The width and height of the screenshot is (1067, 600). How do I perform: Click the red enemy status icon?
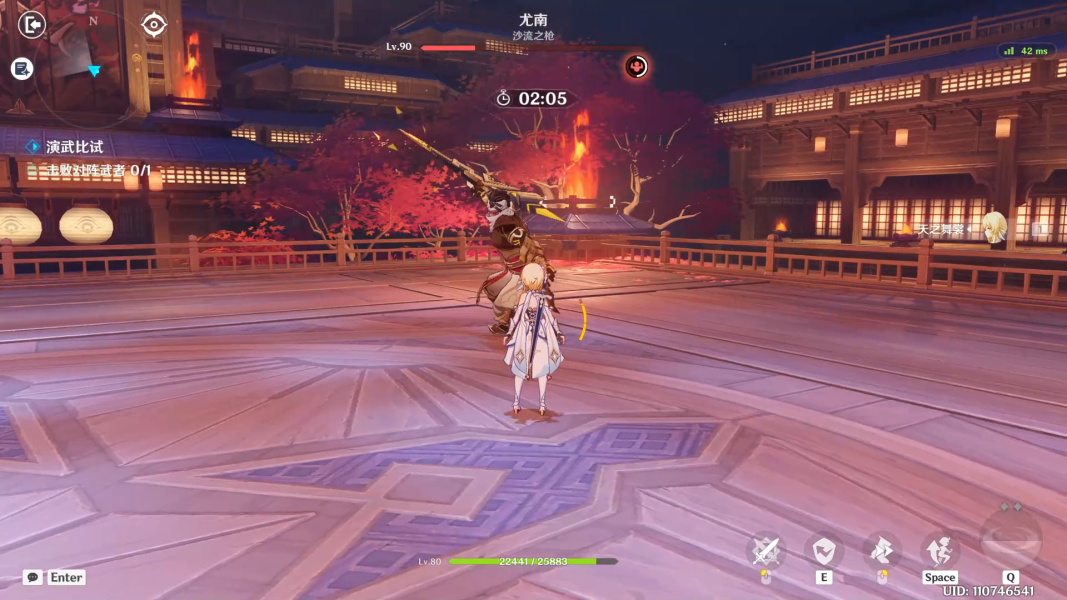click(x=636, y=67)
